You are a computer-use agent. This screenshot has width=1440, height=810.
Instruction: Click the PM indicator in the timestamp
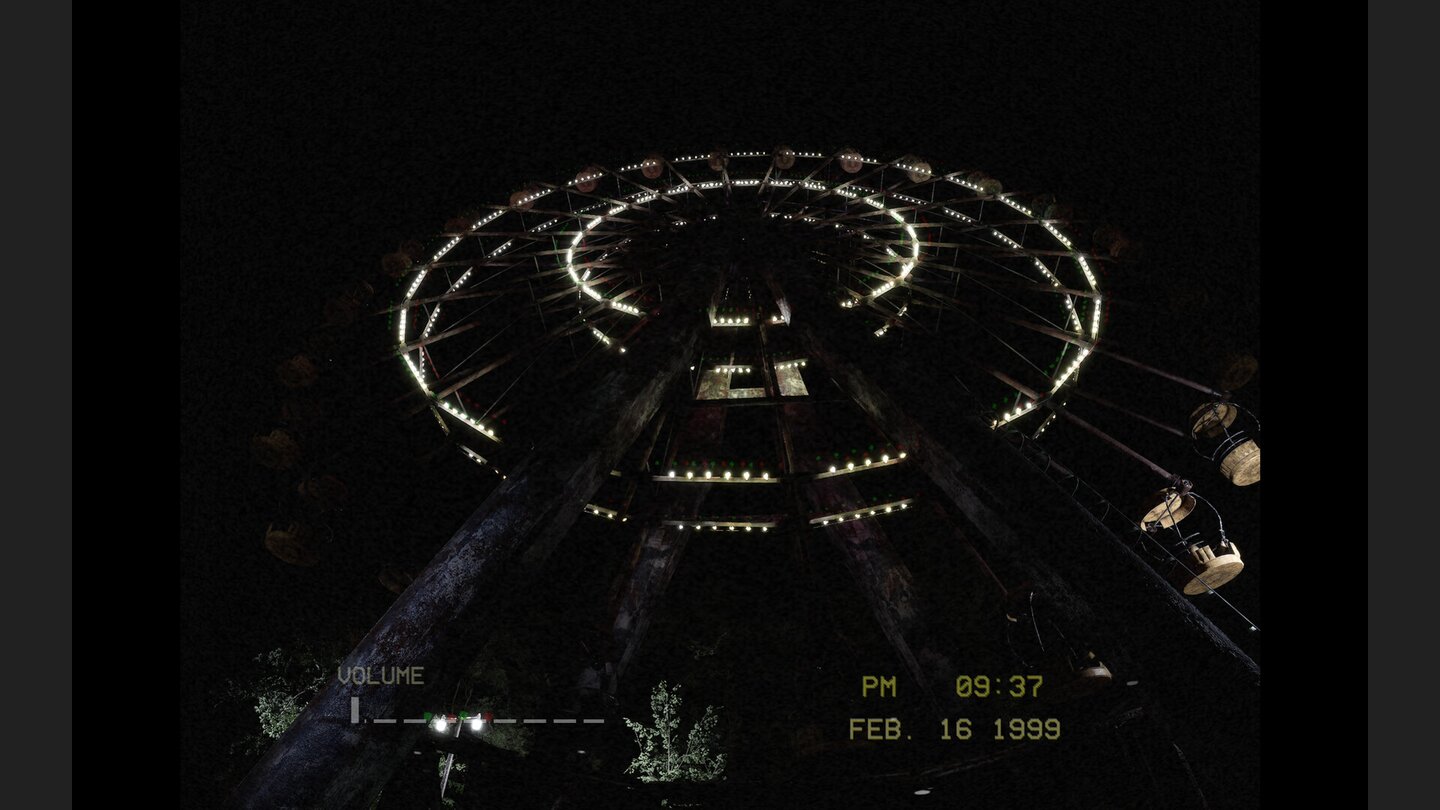point(878,687)
